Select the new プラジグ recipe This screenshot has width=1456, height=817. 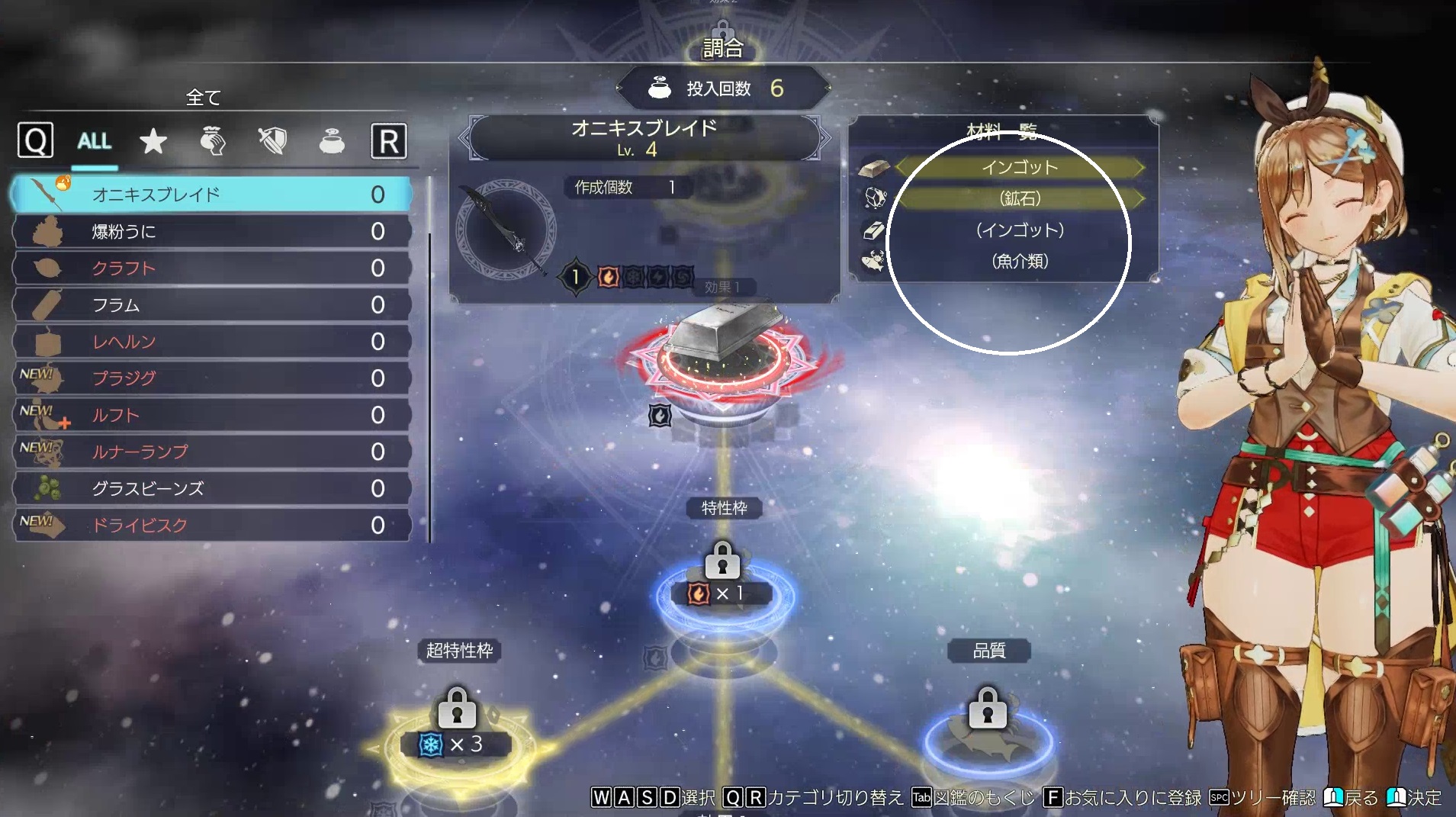212,378
